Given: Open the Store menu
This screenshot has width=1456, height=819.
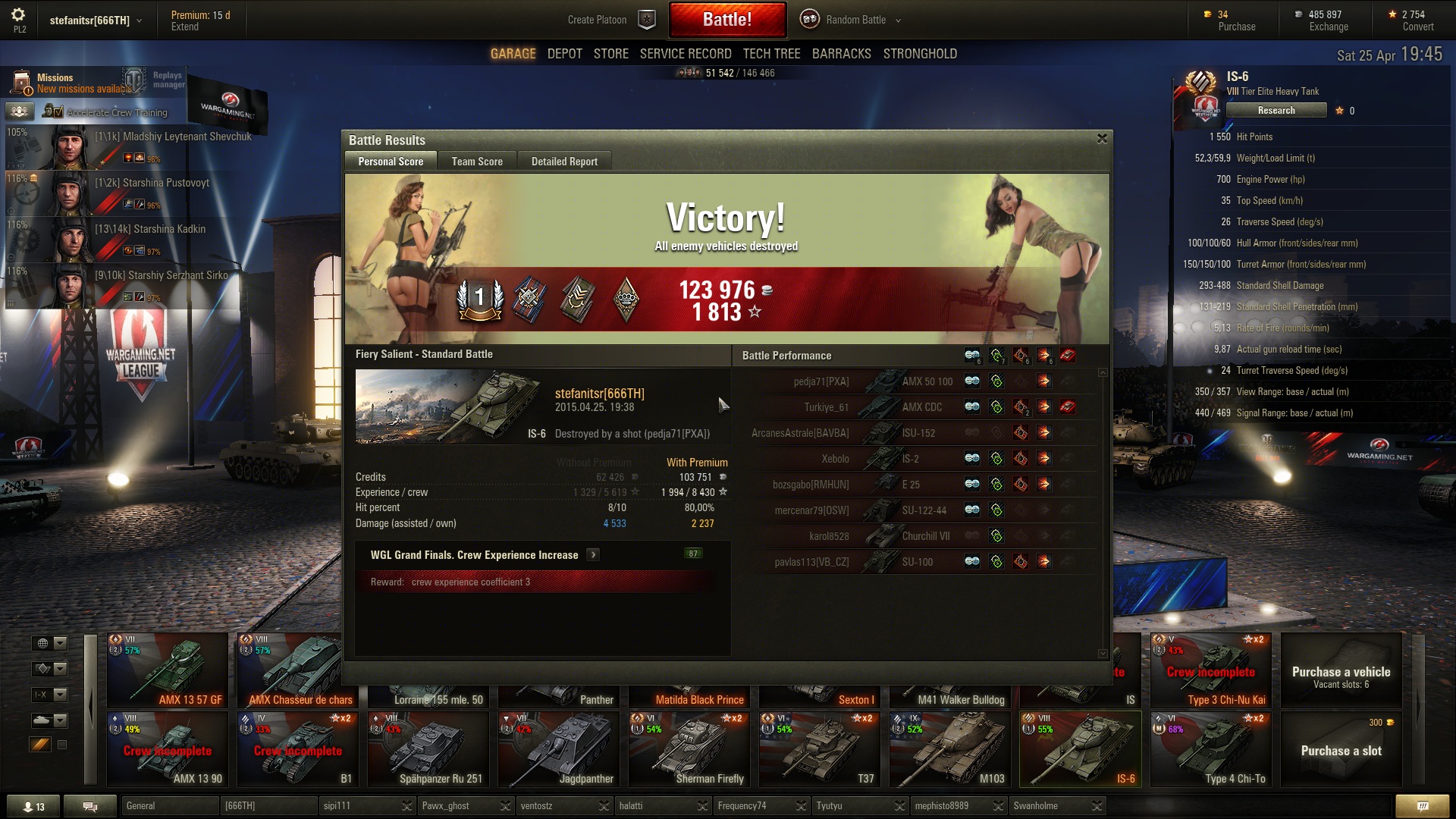Looking at the screenshot, I should coord(610,54).
